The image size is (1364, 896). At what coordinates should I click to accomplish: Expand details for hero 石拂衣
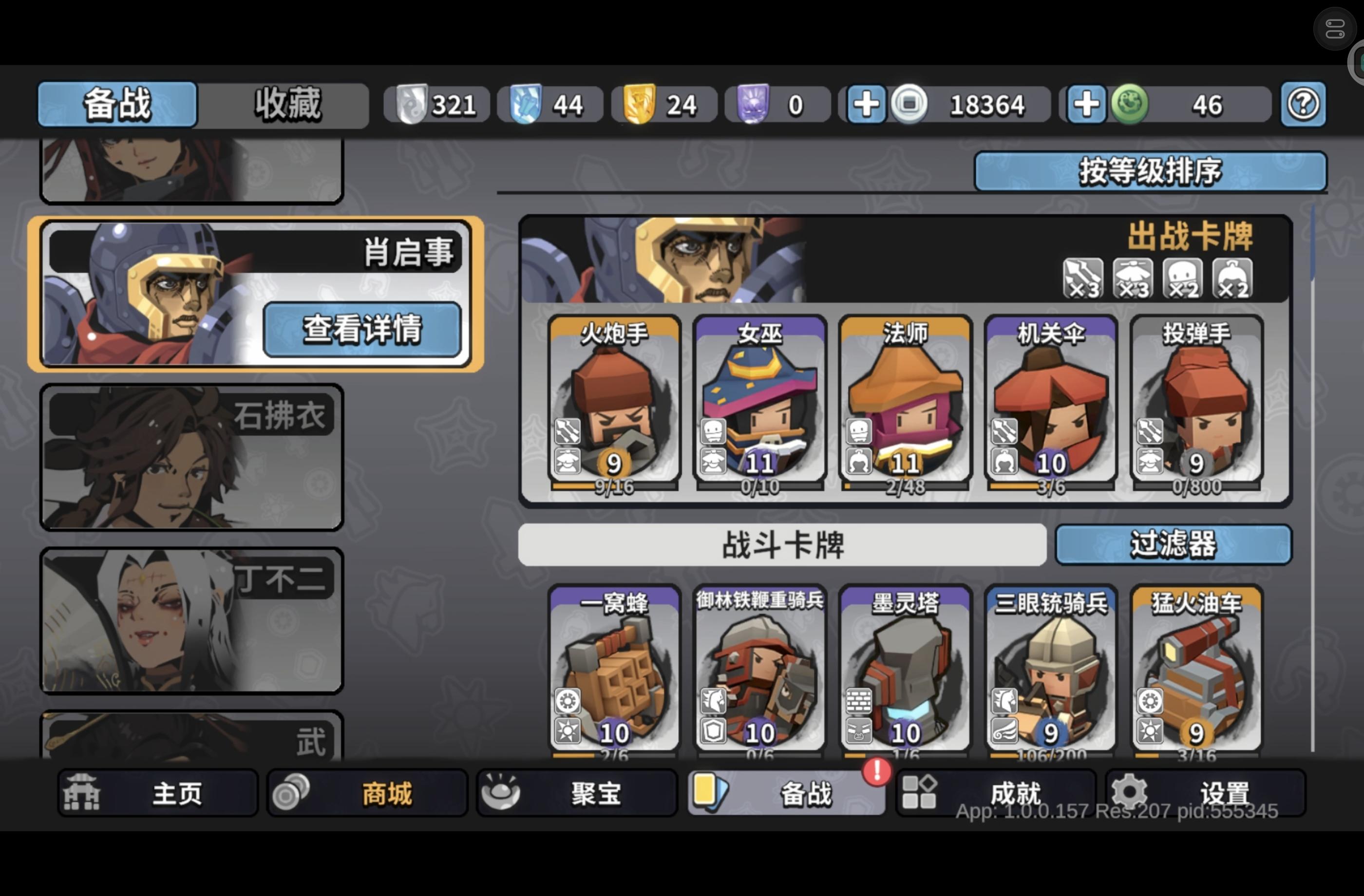point(192,458)
